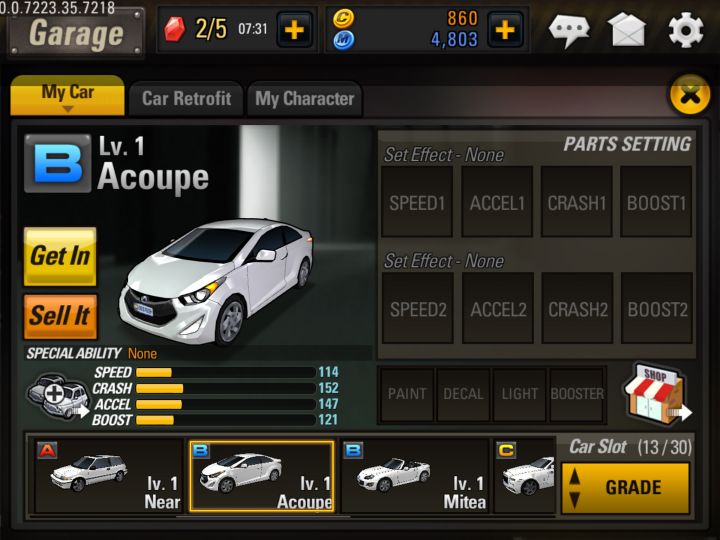The image size is (720, 540).
Task: Open the My Character tab
Action: 304,99
